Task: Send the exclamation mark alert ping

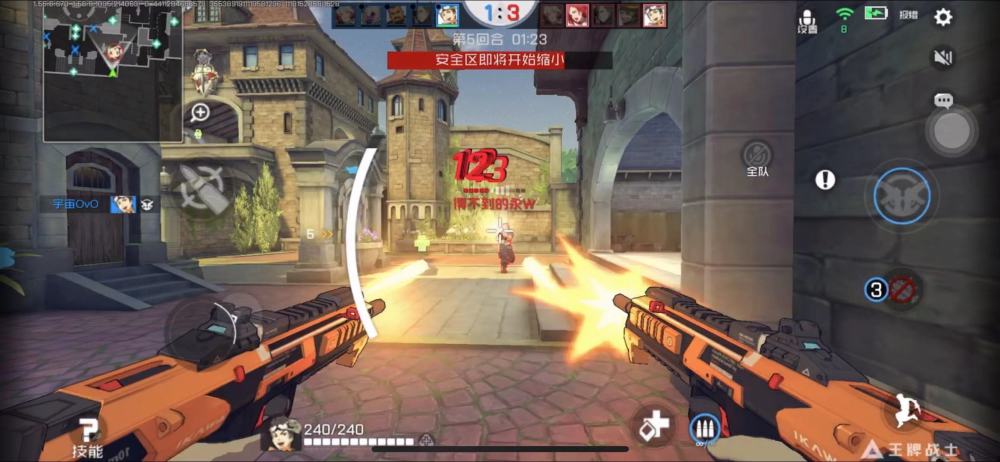Action: tap(825, 180)
